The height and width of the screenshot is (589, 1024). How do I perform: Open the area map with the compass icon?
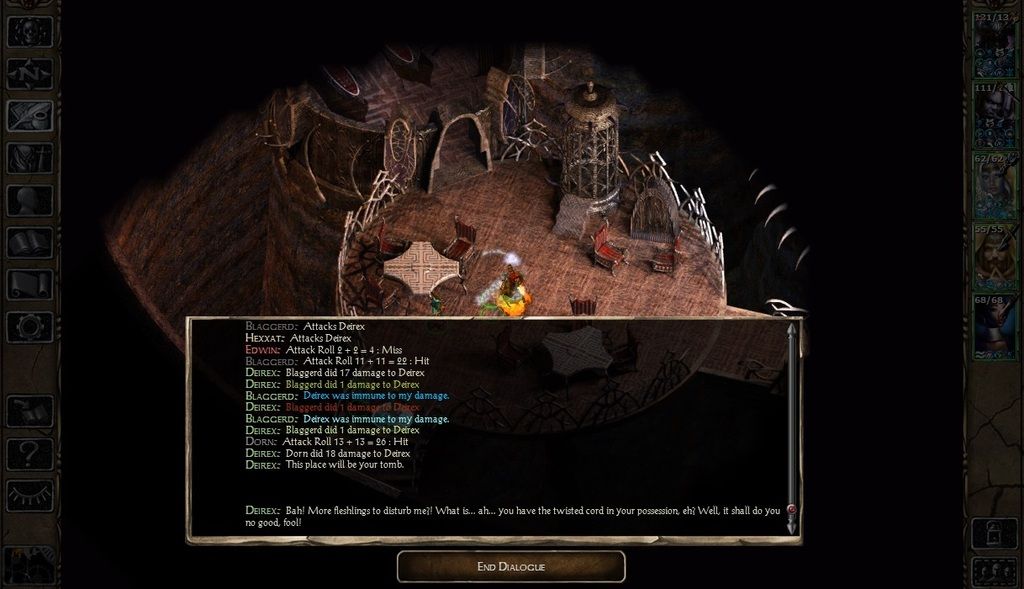(30, 74)
